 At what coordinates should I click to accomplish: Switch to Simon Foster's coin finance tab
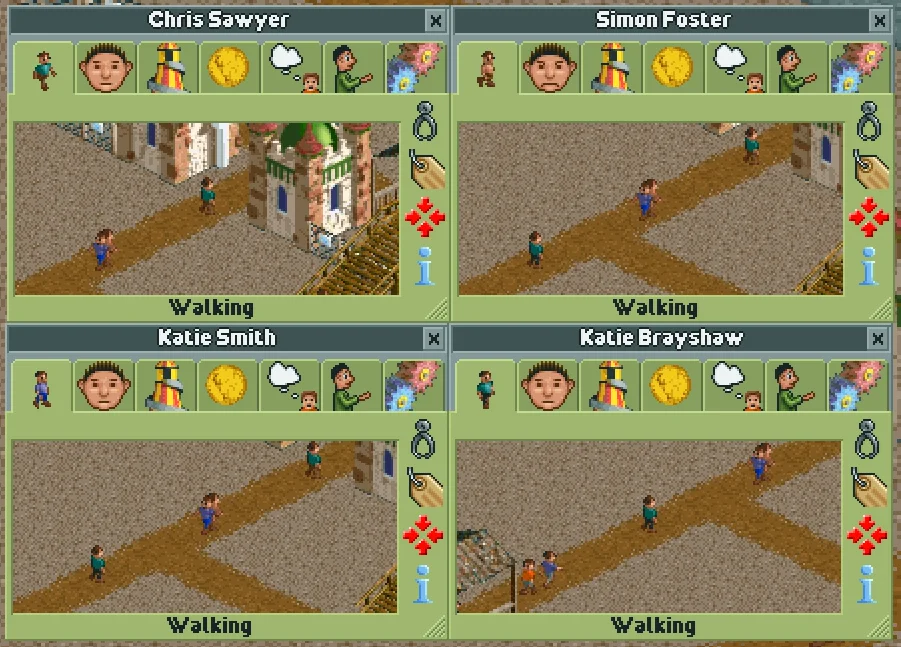tap(673, 69)
